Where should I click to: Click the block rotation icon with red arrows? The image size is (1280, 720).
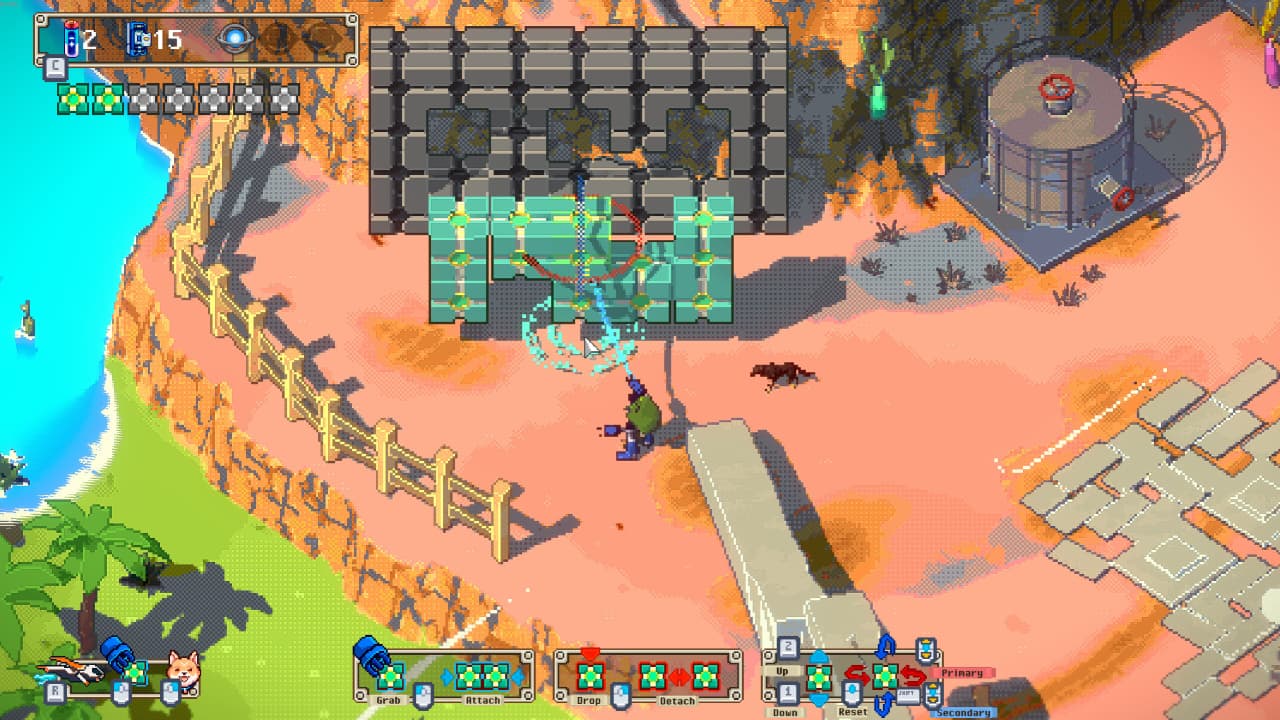click(x=885, y=676)
